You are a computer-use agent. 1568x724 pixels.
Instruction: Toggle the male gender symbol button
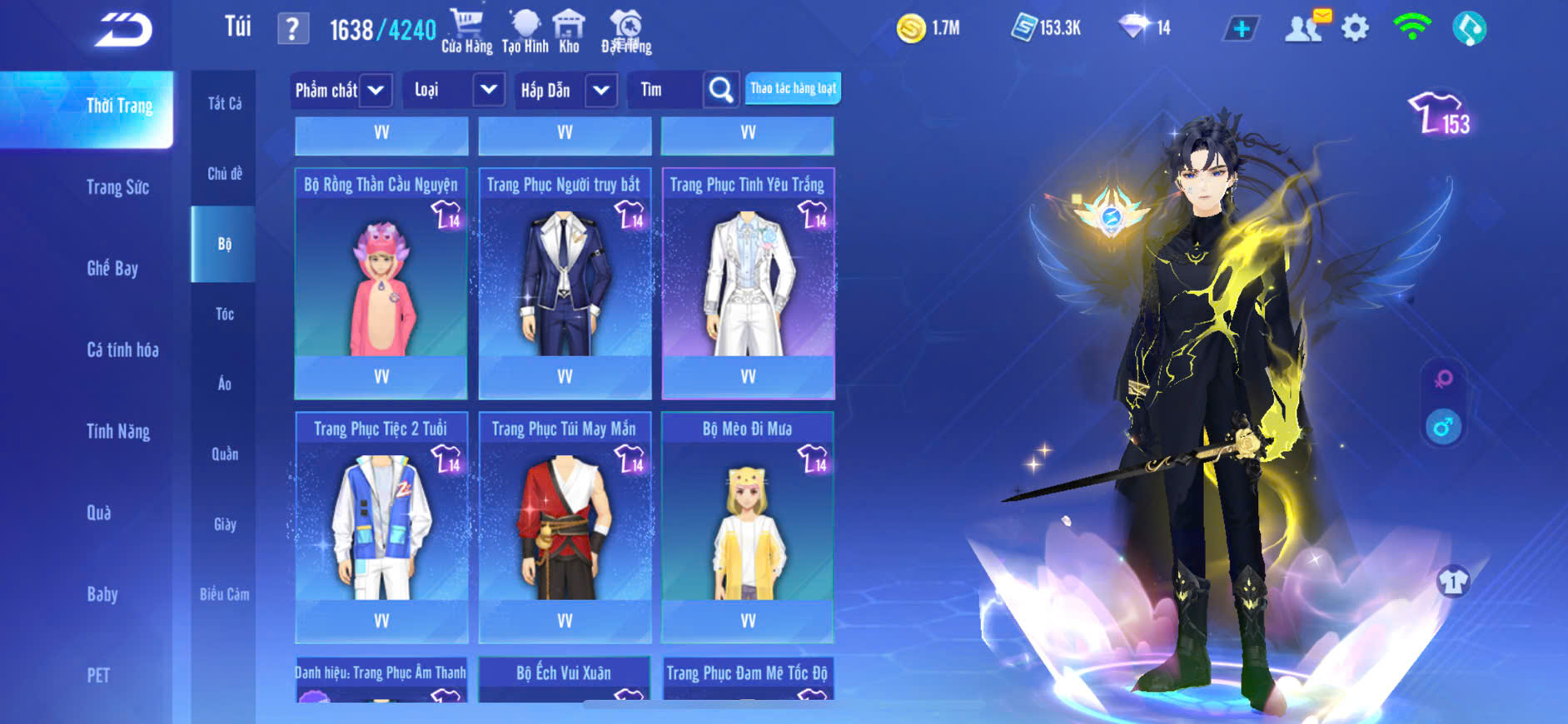pos(1443,428)
